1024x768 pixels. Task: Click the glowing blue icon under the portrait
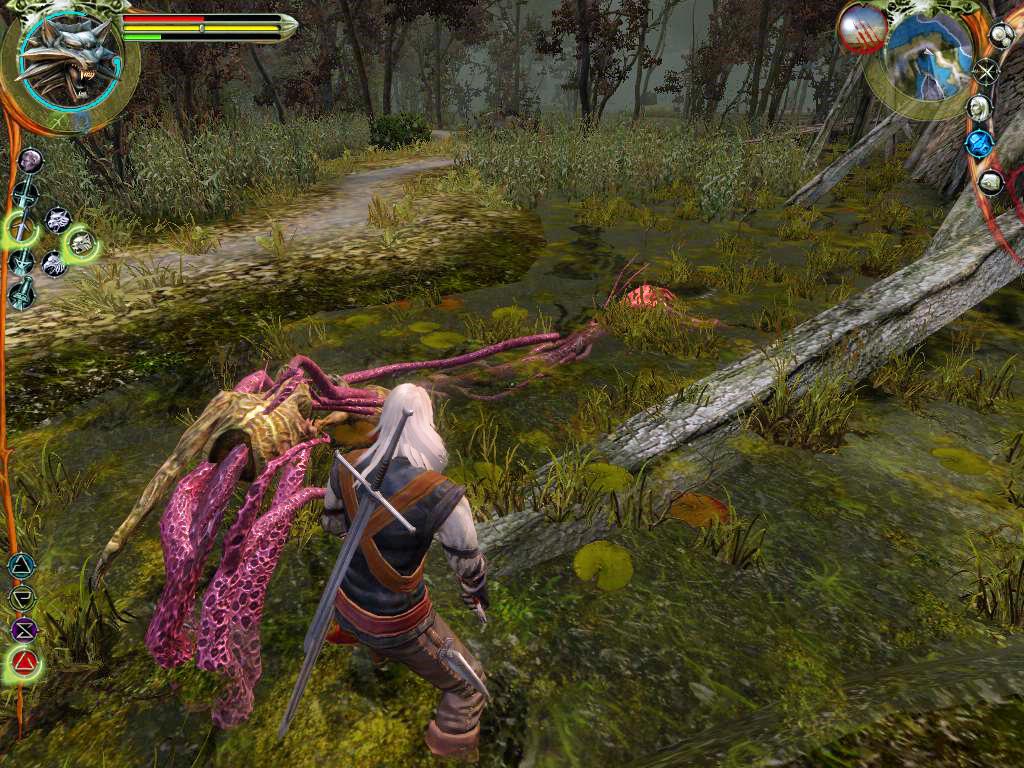(x=979, y=144)
